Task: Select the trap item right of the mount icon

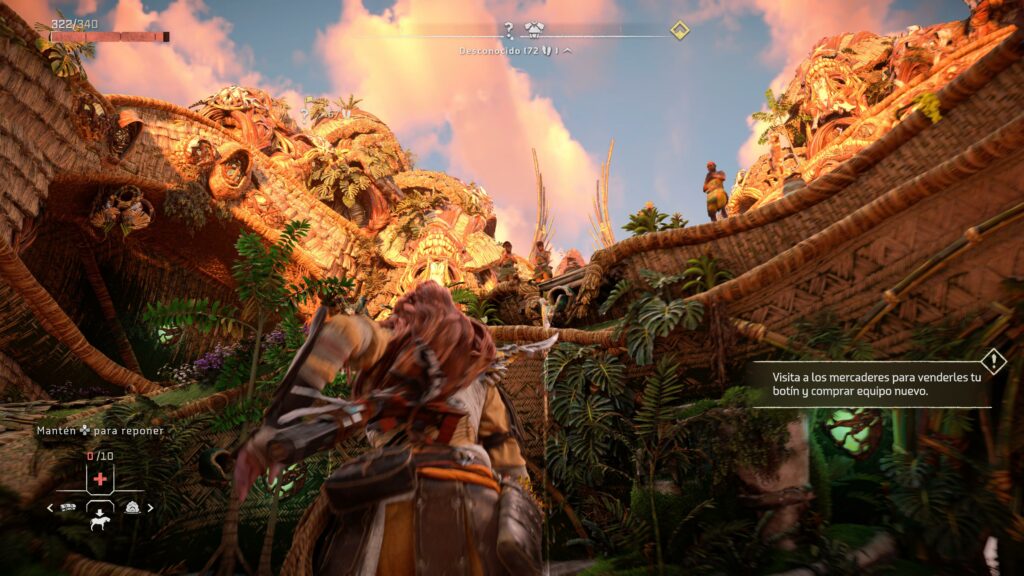Action: click(x=132, y=507)
